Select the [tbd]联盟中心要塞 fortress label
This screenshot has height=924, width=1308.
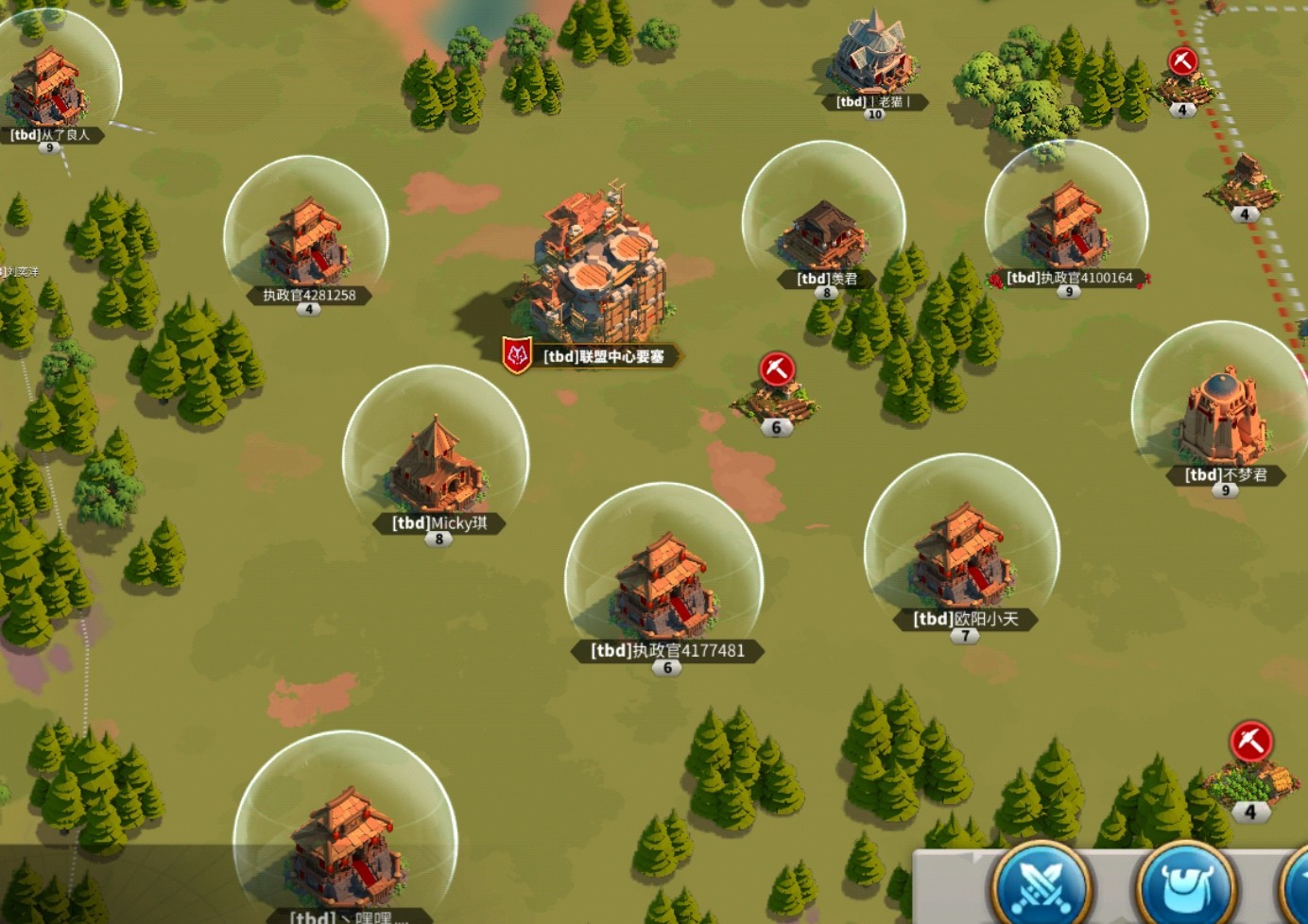click(x=603, y=356)
